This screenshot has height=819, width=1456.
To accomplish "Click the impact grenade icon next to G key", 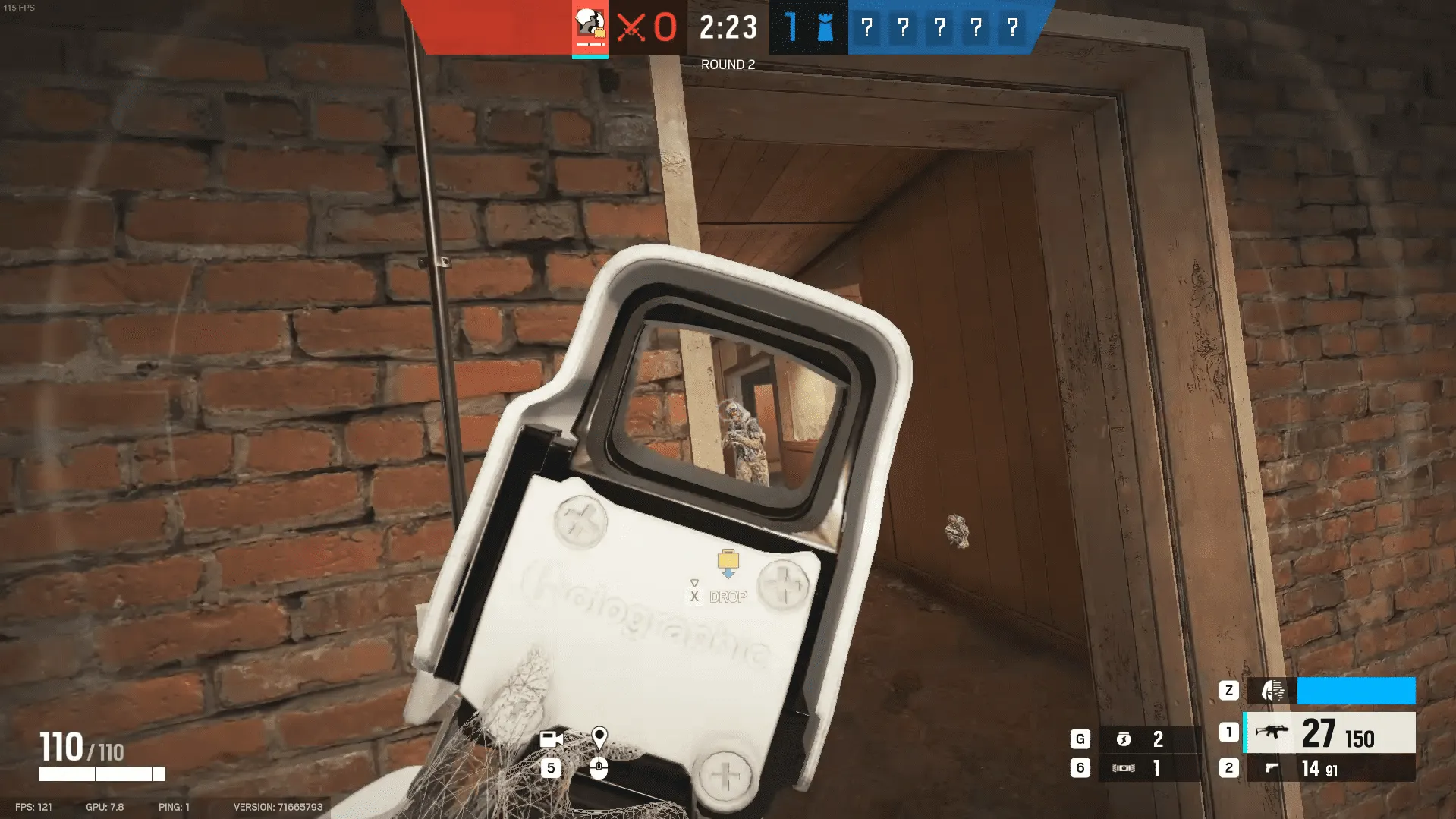I will [x=1125, y=737].
